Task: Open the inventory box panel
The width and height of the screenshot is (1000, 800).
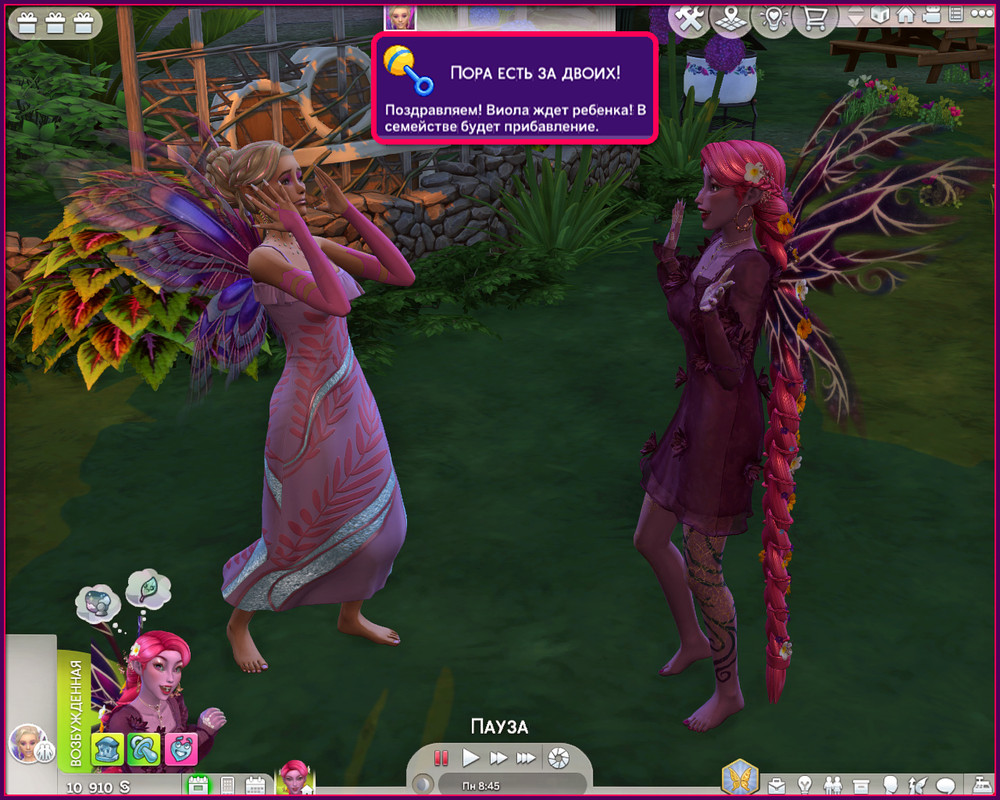Action: 859,784
